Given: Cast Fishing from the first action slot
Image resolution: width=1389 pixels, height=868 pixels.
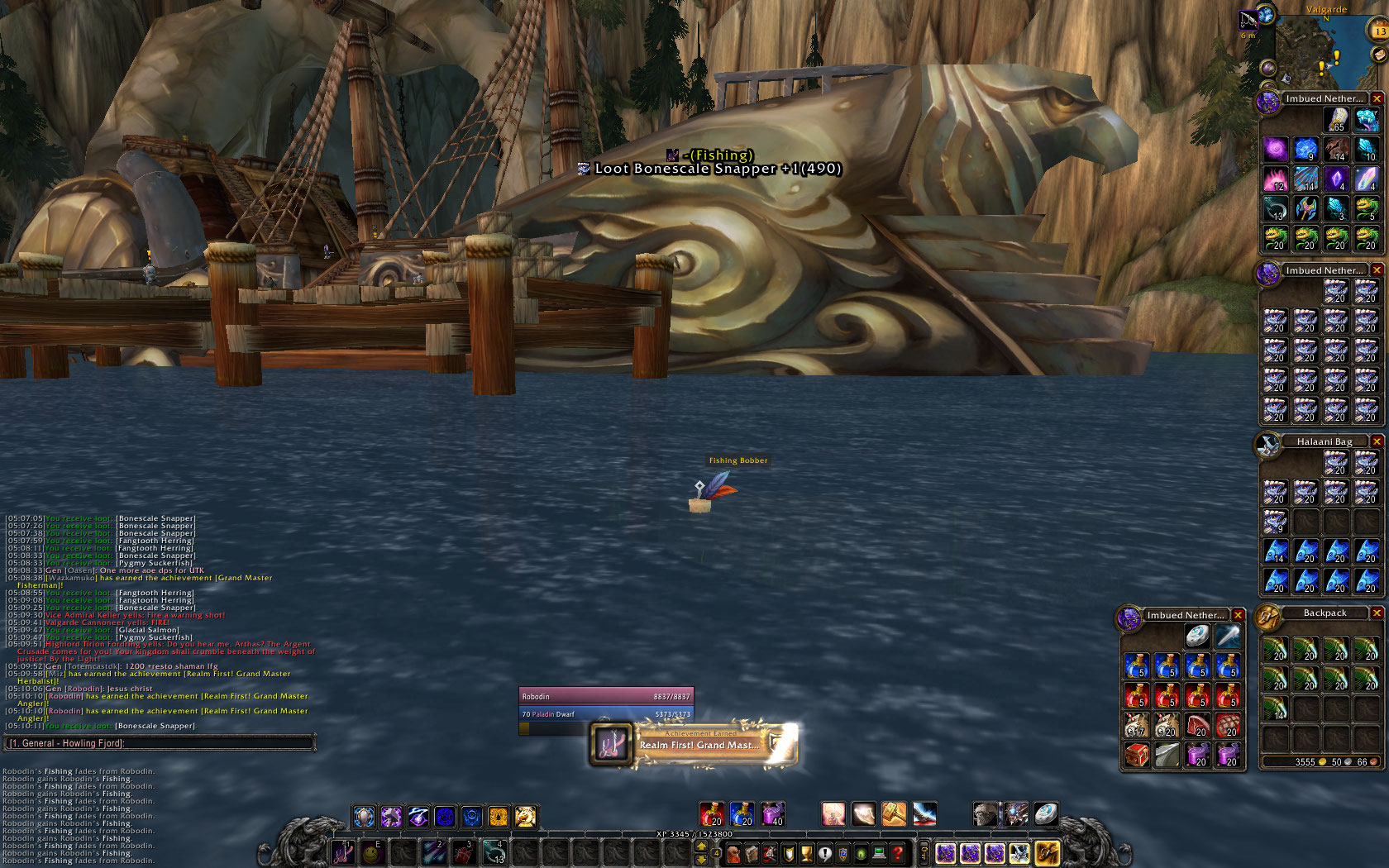Looking at the screenshot, I should coord(342,852).
